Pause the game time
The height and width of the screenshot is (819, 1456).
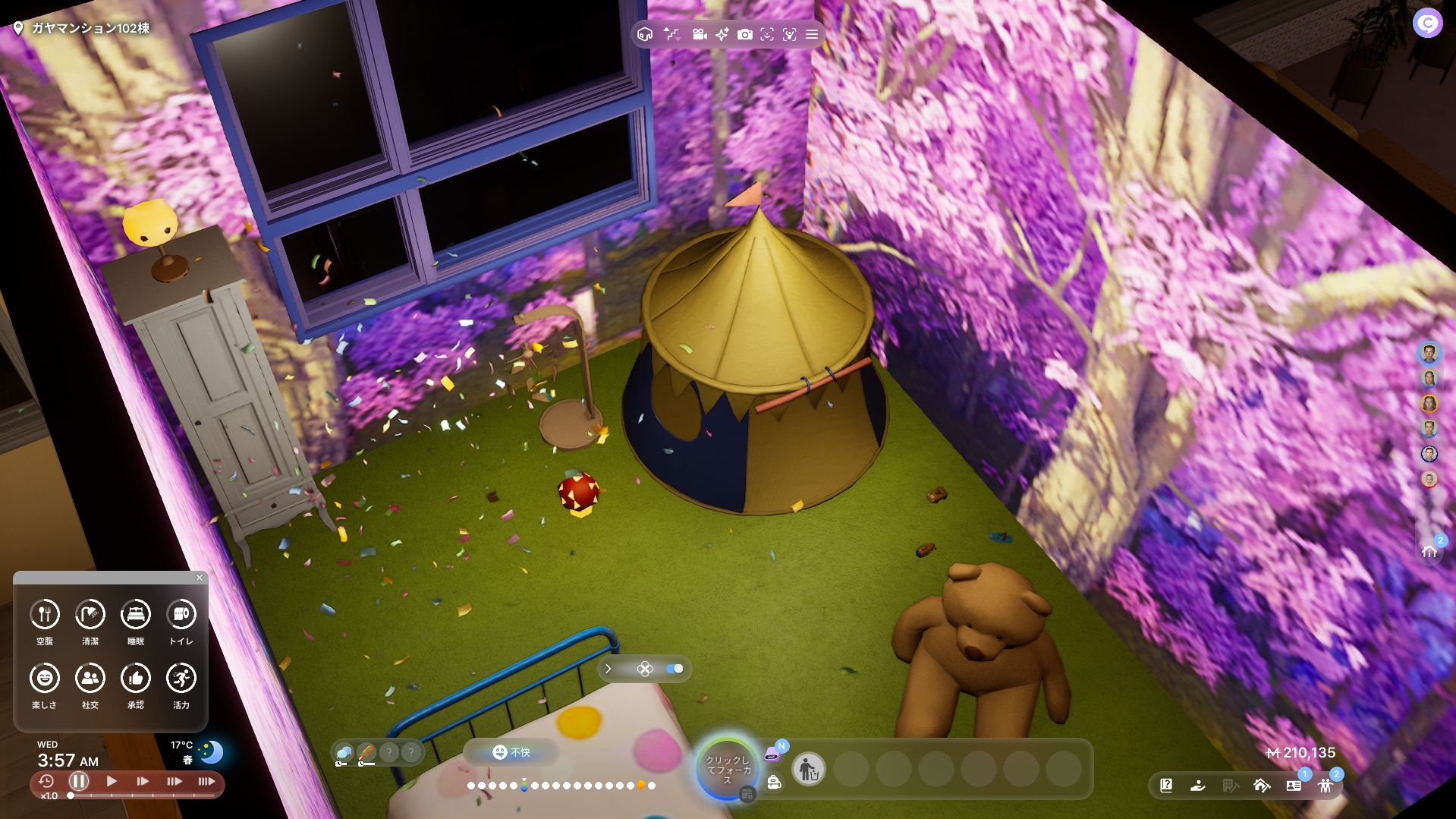[x=79, y=781]
